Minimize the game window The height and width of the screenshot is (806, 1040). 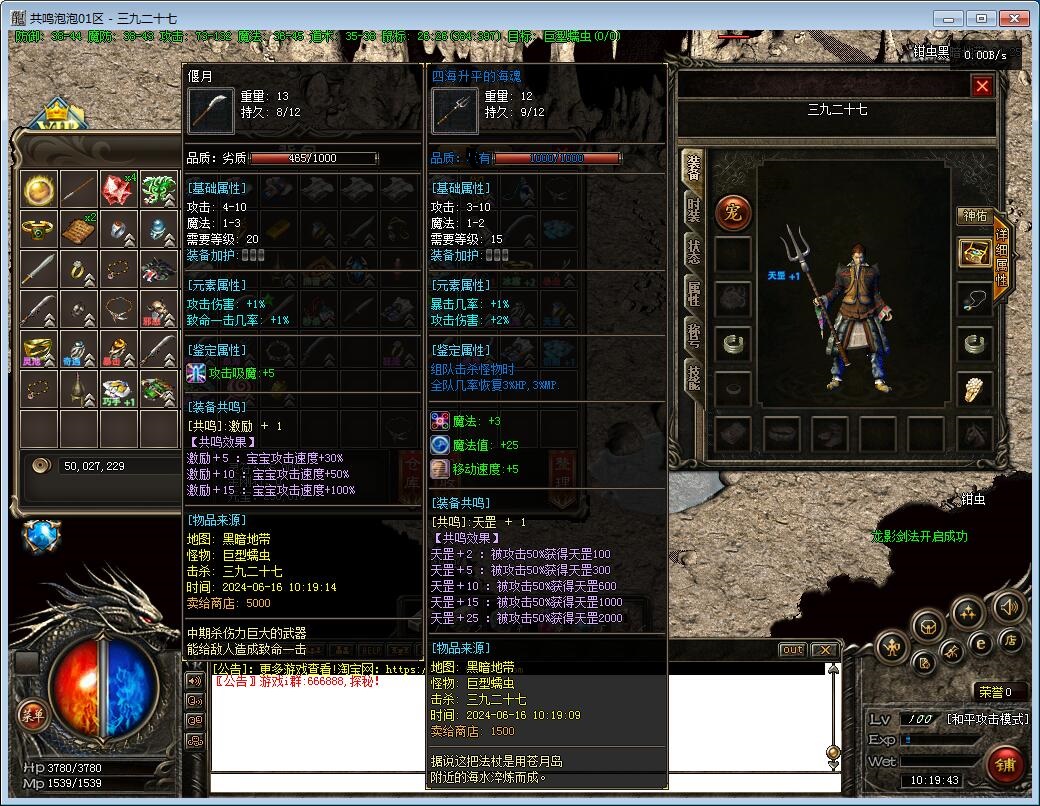[x=951, y=18]
